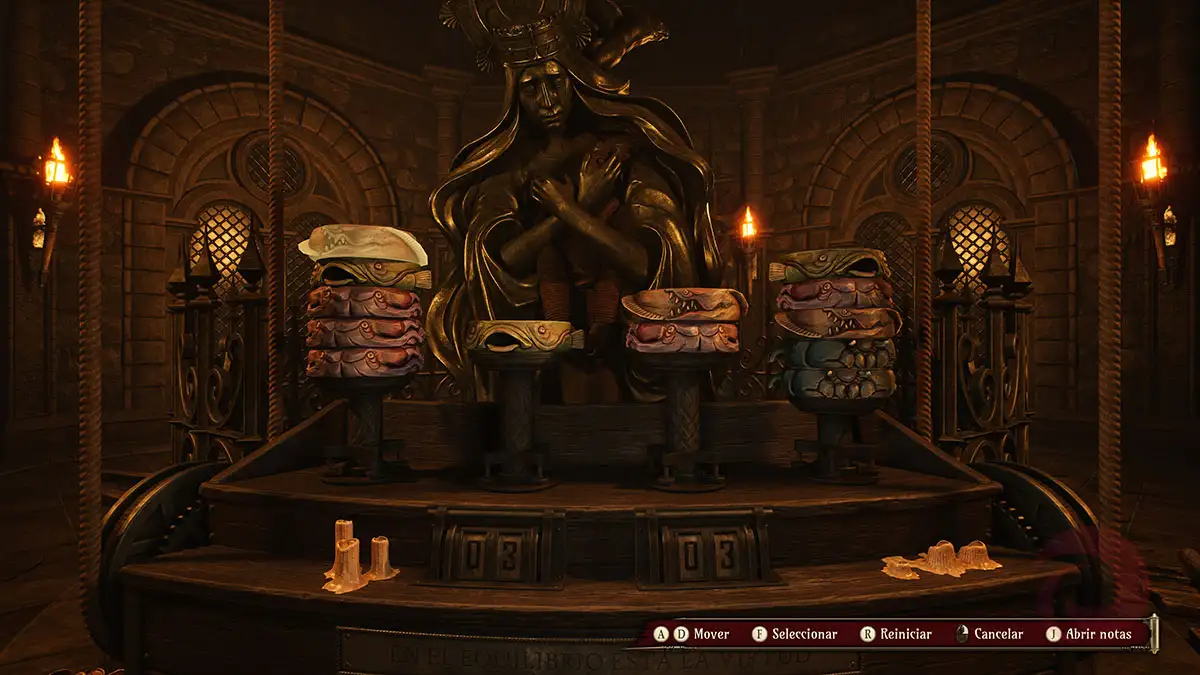Select the pedestal with two stacked plates
This screenshot has height=675, width=1200.
pos(684,320)
